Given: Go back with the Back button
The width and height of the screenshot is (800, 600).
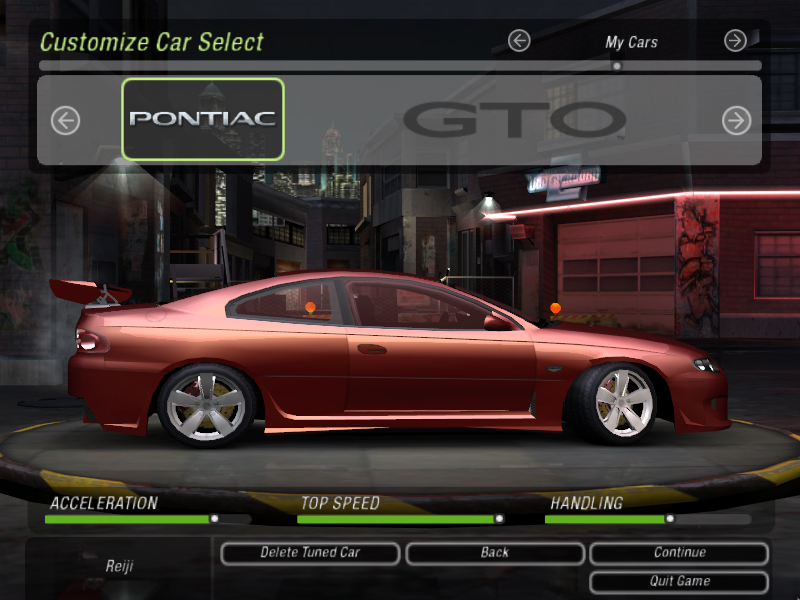Looking at the screenshot, I should coord(494,552).
